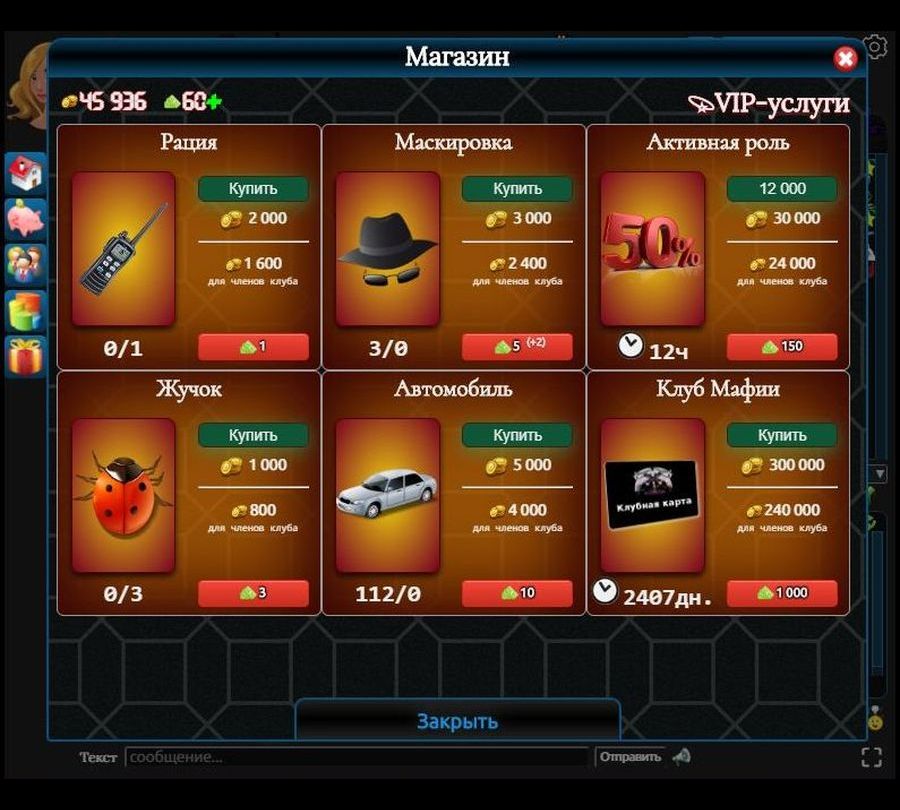The height and width of the screenshot is (810, 900).
Task: Buy the Рация walkie-talkie with coins
Action: tap(253, 189)
